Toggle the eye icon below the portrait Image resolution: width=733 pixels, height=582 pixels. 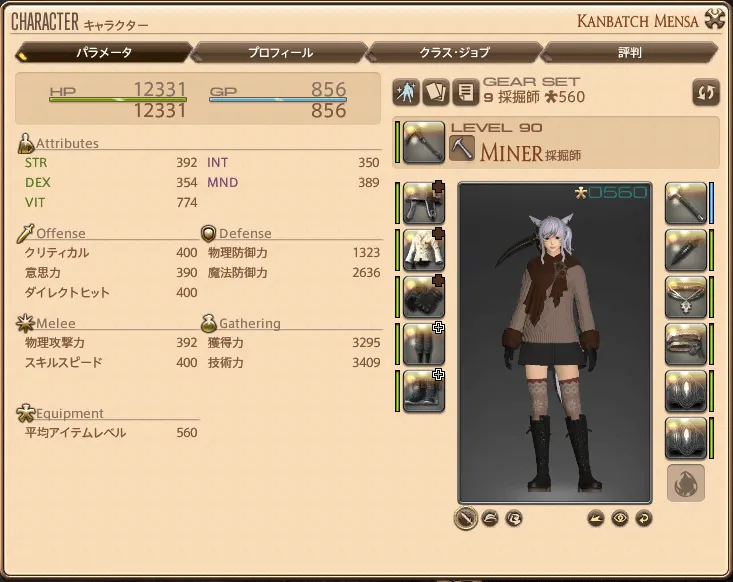(620, 518)
